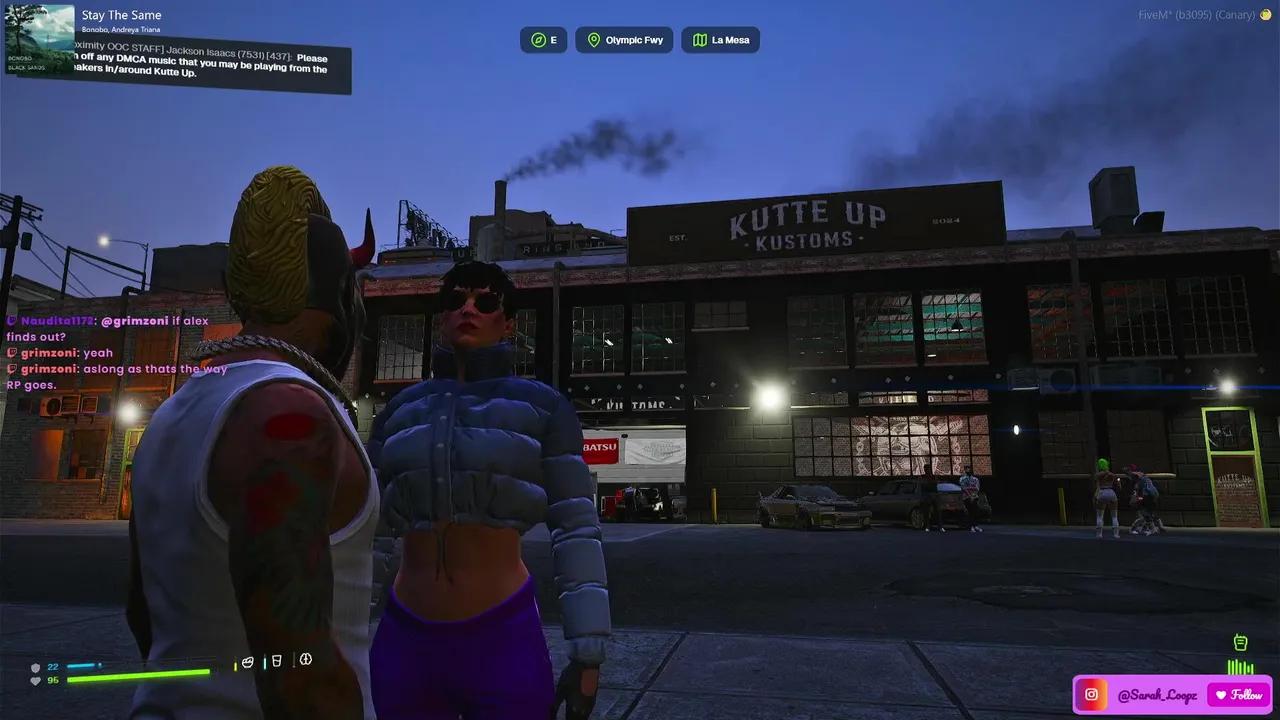
Task: Click the heart health icon
Action: pyautogui.click(x=34, y=680)
